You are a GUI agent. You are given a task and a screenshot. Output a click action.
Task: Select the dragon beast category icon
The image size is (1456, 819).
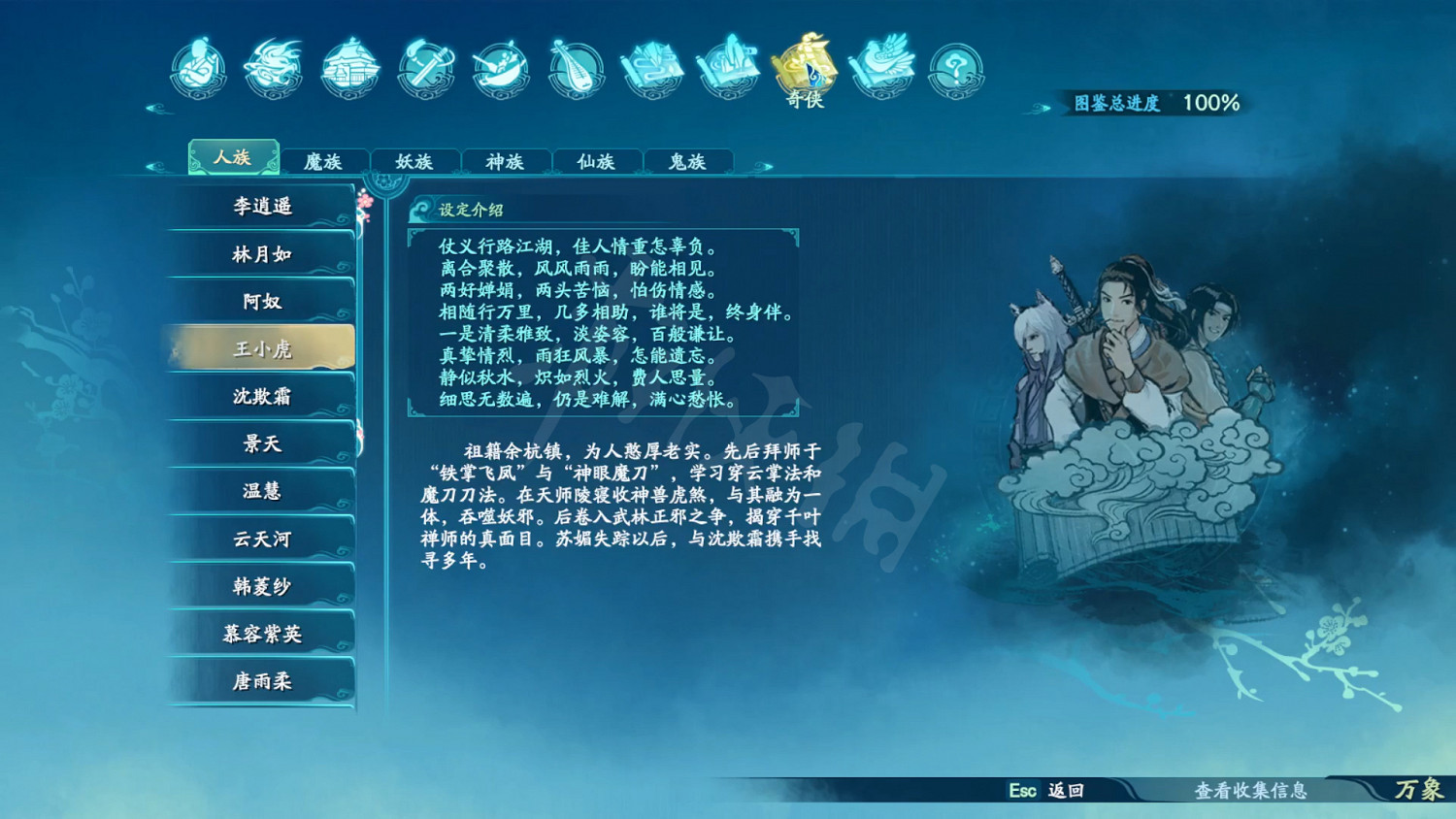pos(273,68)
